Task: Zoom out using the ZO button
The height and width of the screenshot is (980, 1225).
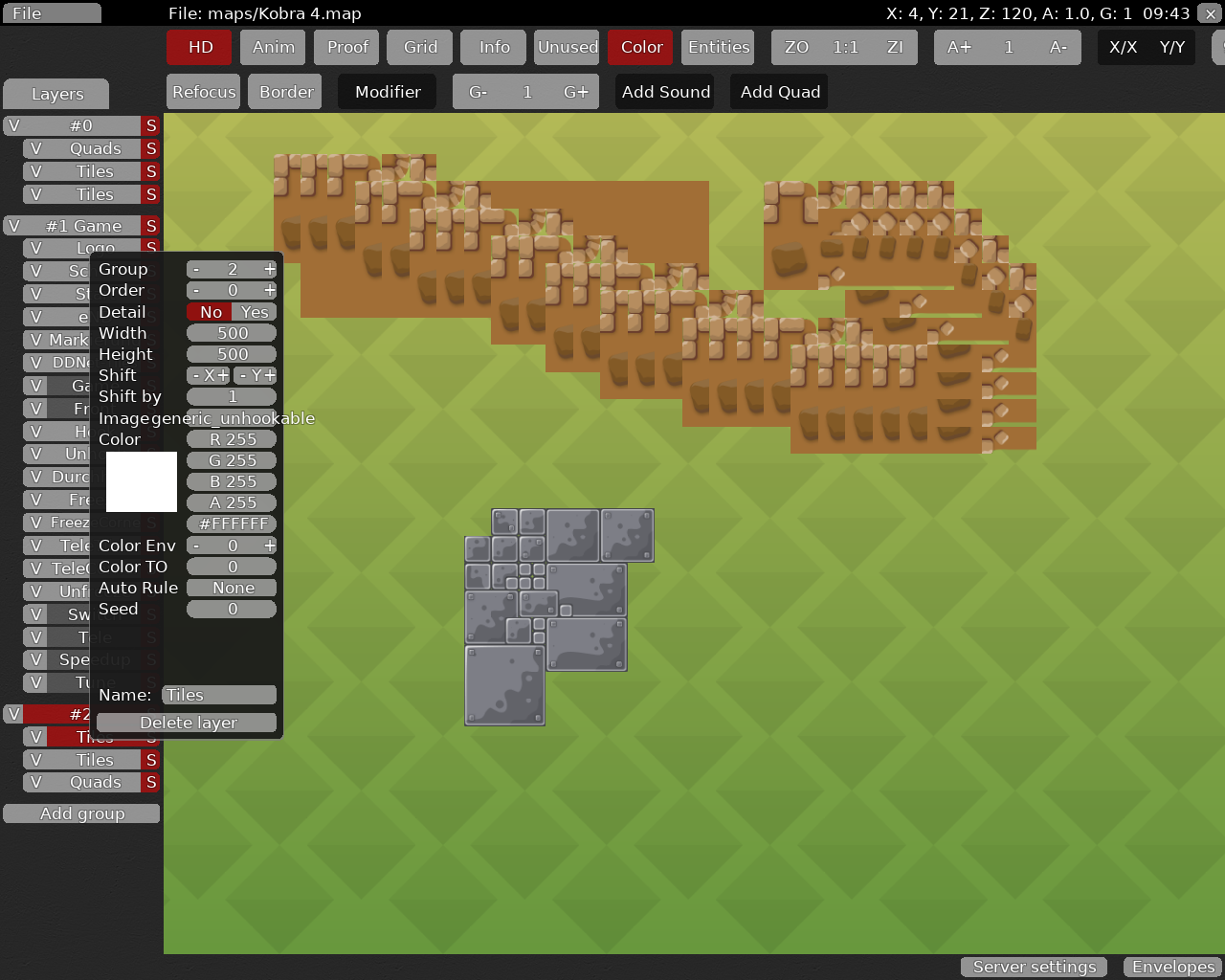Action: (795, 46)
